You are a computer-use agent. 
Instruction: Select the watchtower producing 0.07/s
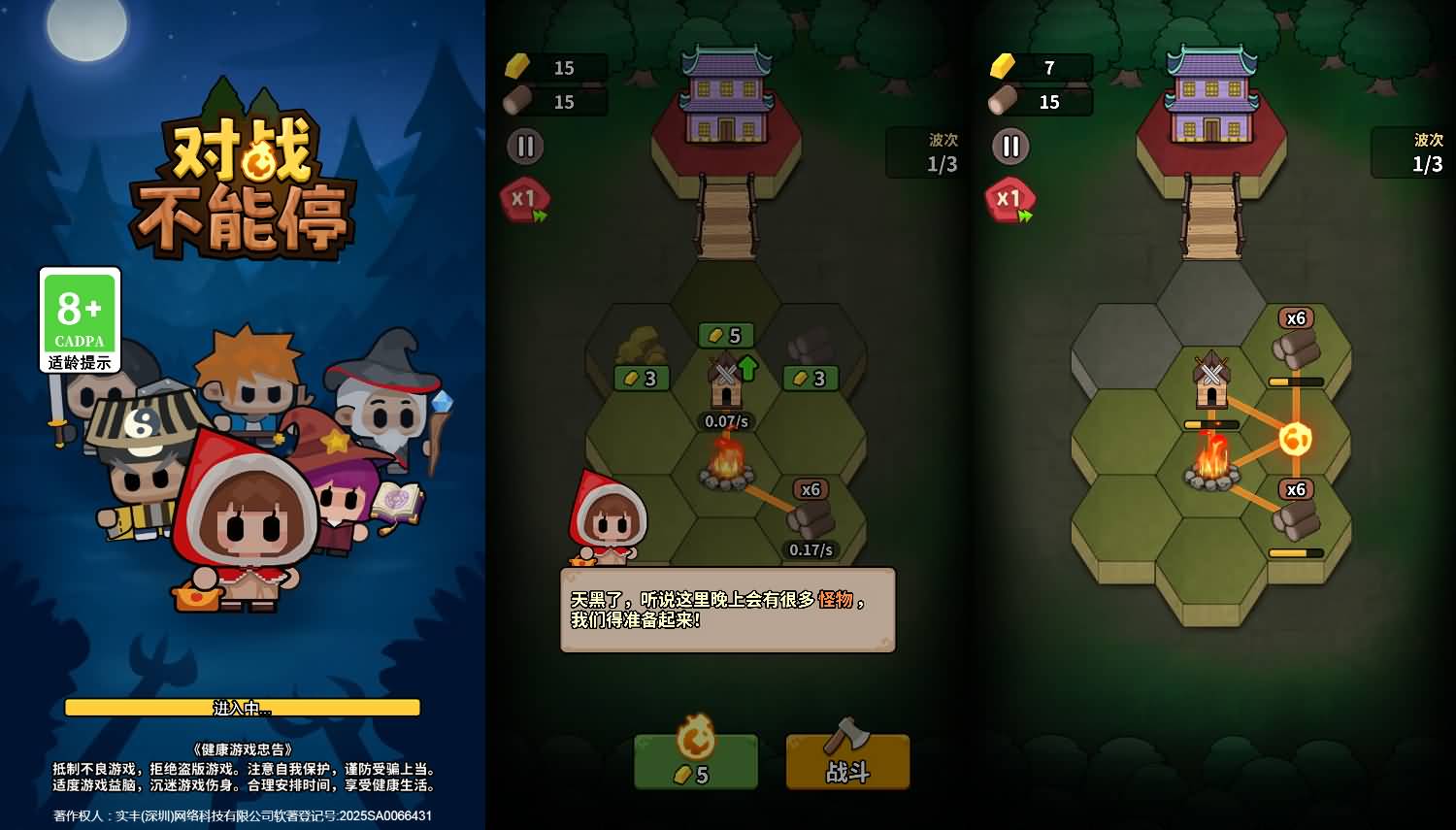[x=726, y=388]
